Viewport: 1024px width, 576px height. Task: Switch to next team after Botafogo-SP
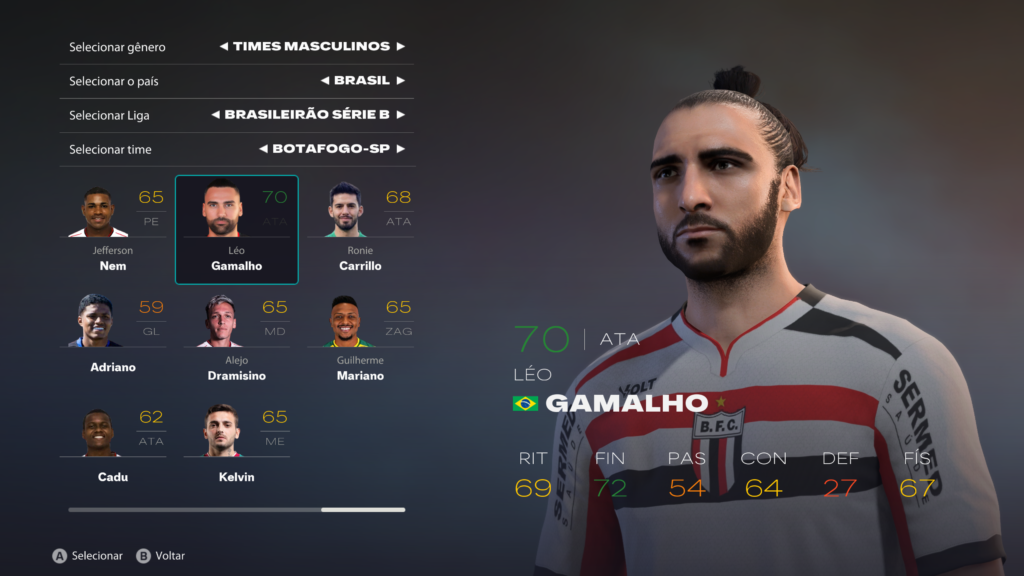coord(400,149)
